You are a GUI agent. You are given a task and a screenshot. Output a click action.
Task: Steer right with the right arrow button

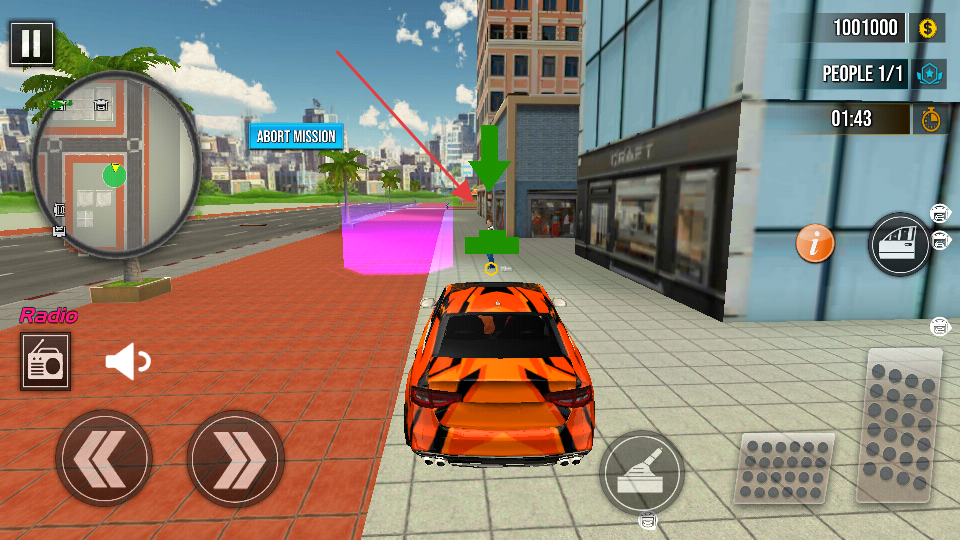click(x=236, y=459)
